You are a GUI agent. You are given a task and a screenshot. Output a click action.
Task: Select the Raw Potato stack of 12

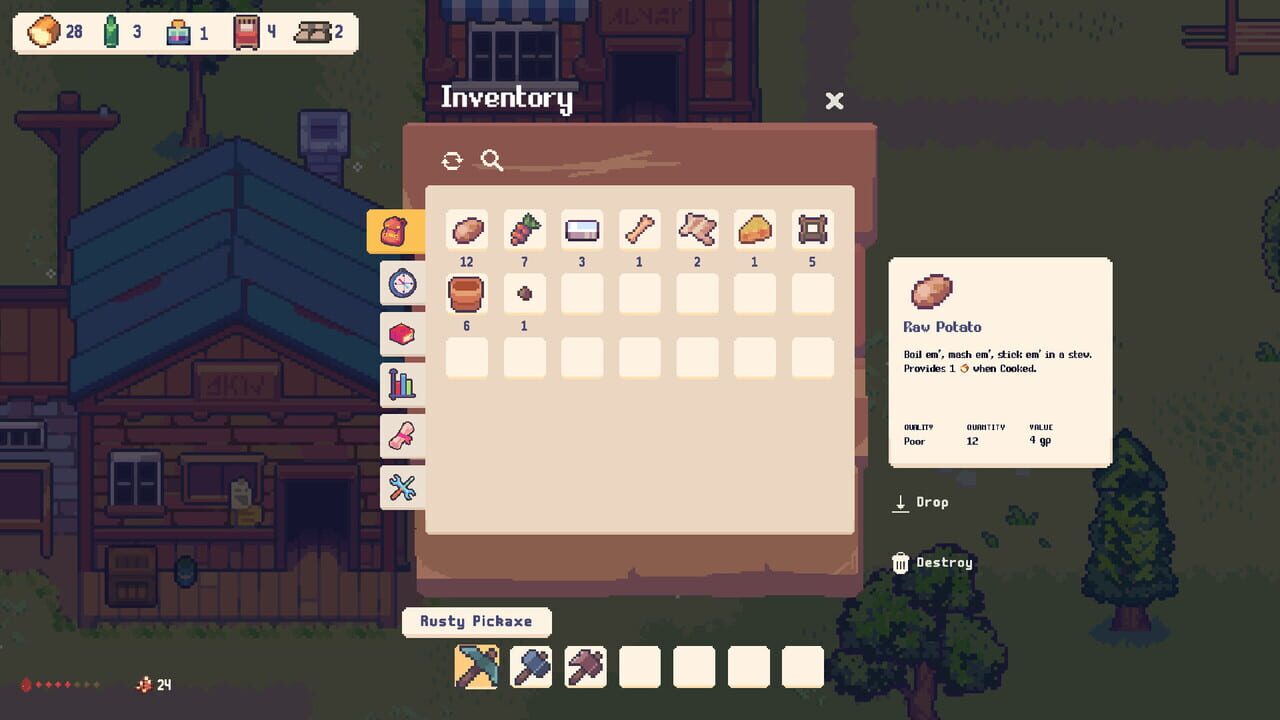[x=466, y=229]
